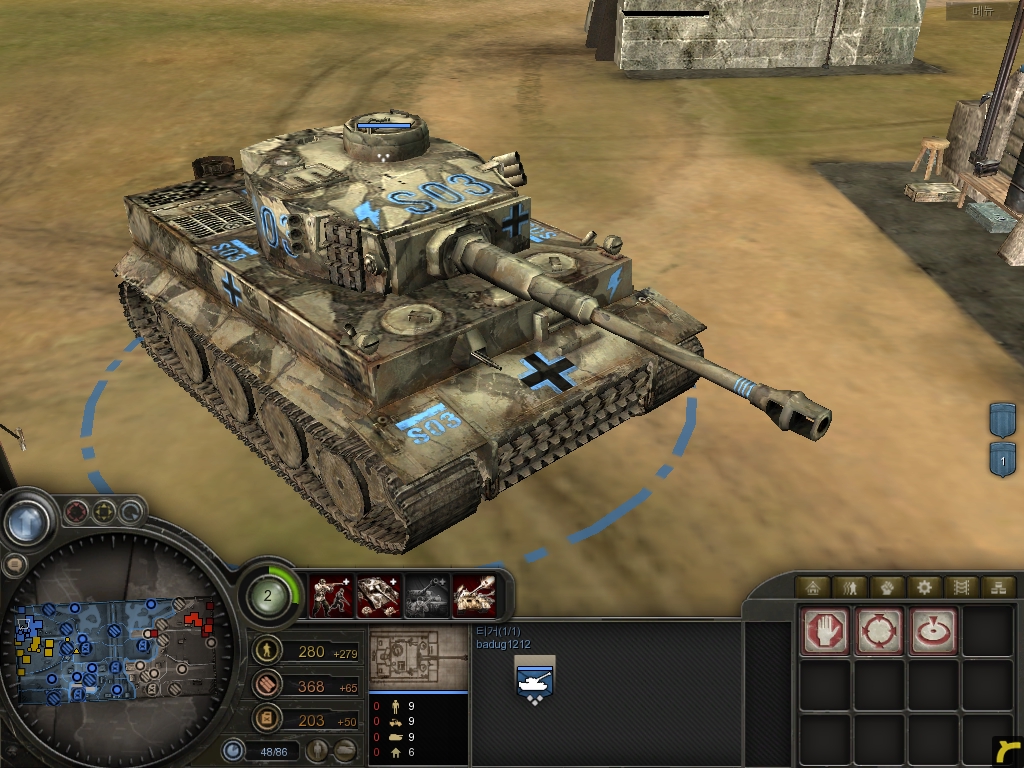Open the house building tab
The height and width of the screenshot is (768, 1024).
click(812, 587)
